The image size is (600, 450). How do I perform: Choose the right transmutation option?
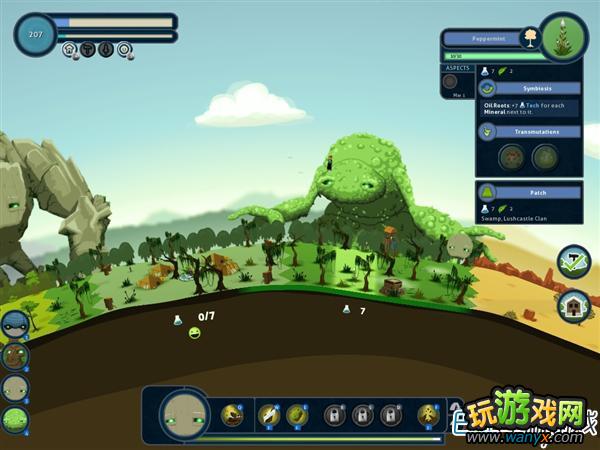click(545, 157)
